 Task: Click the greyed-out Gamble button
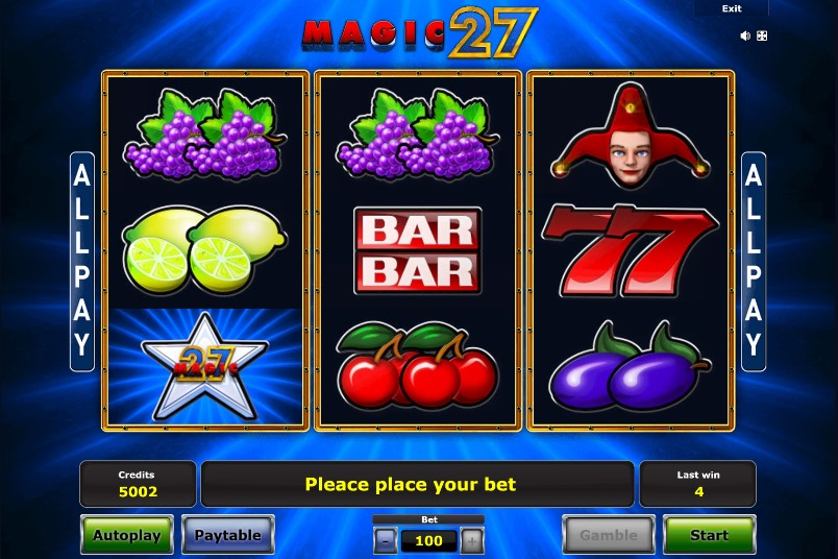point(608,535)
